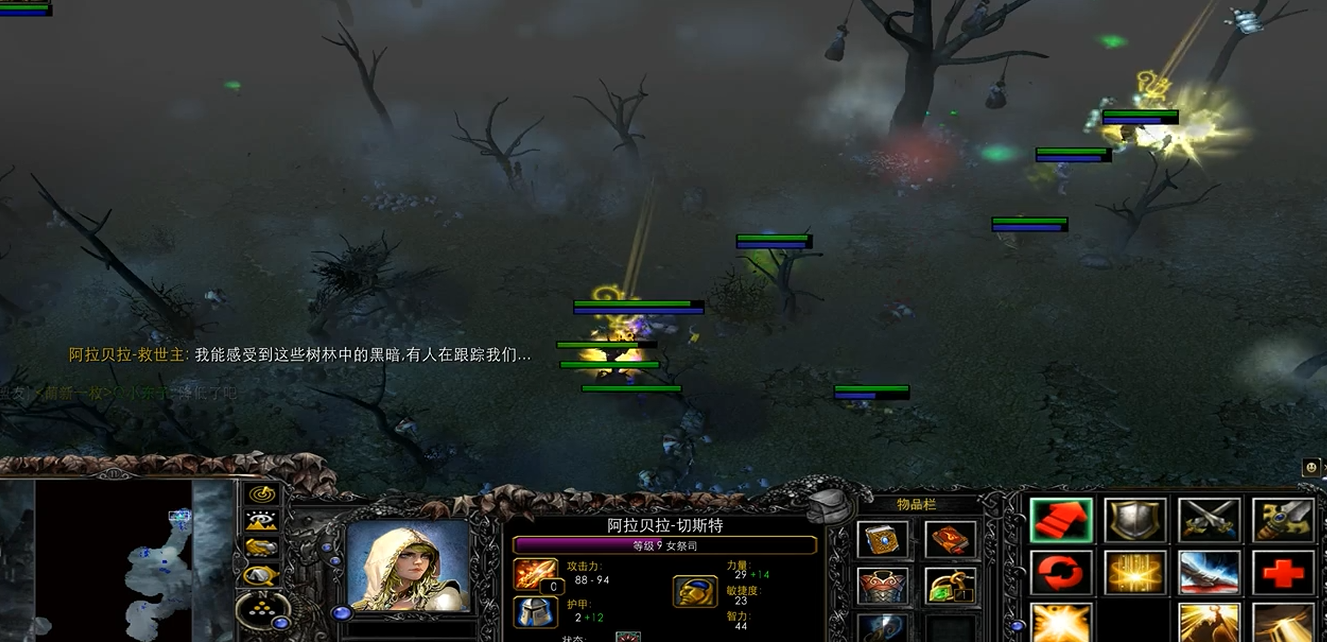Select the blue gem tome inventory item
Screen dimensions: 1327x642
point(882,540)
